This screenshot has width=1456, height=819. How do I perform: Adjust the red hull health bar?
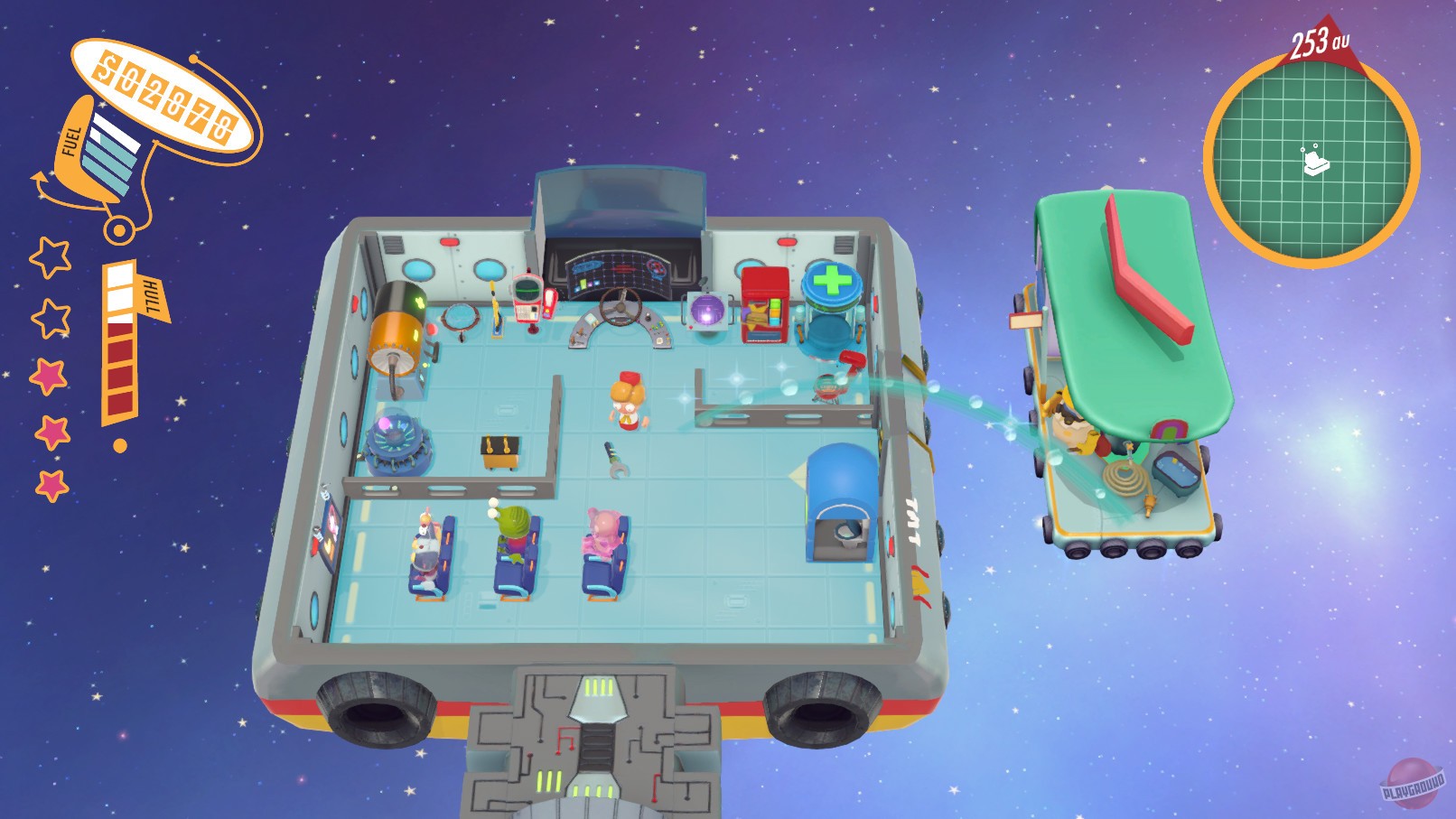119,370
